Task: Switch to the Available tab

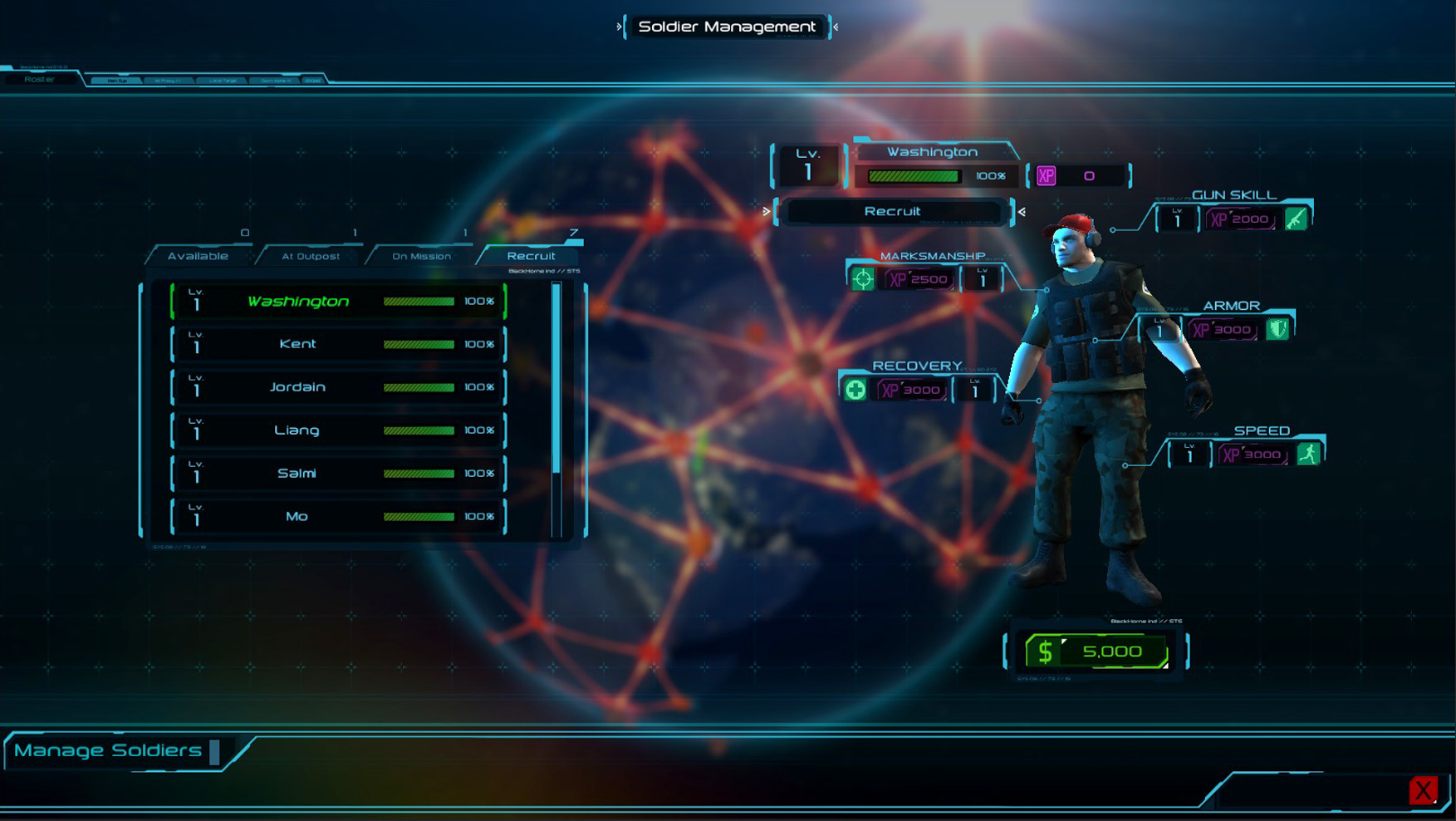Action: [x=199, y=255]
